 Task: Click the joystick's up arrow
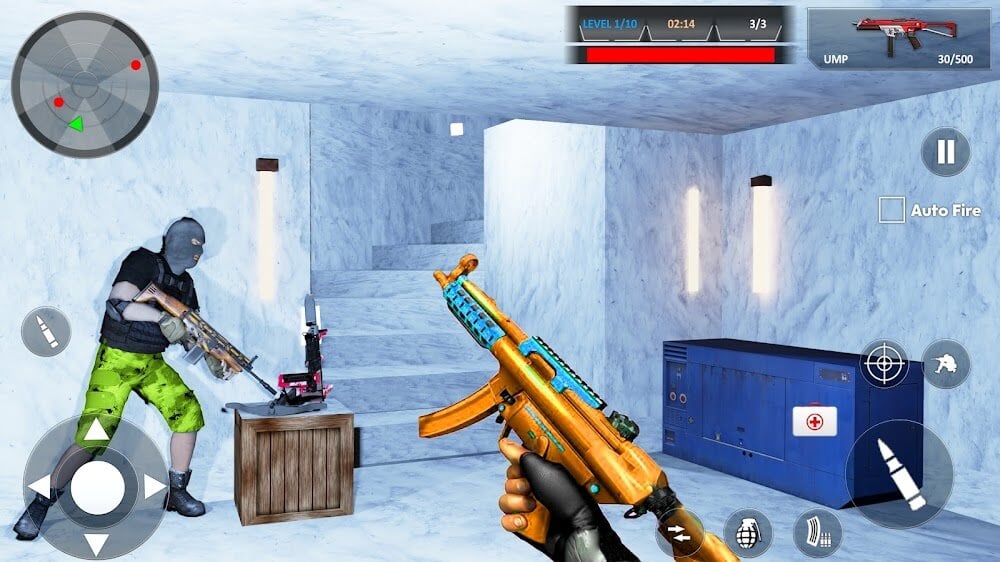click(x=96, y=431)
